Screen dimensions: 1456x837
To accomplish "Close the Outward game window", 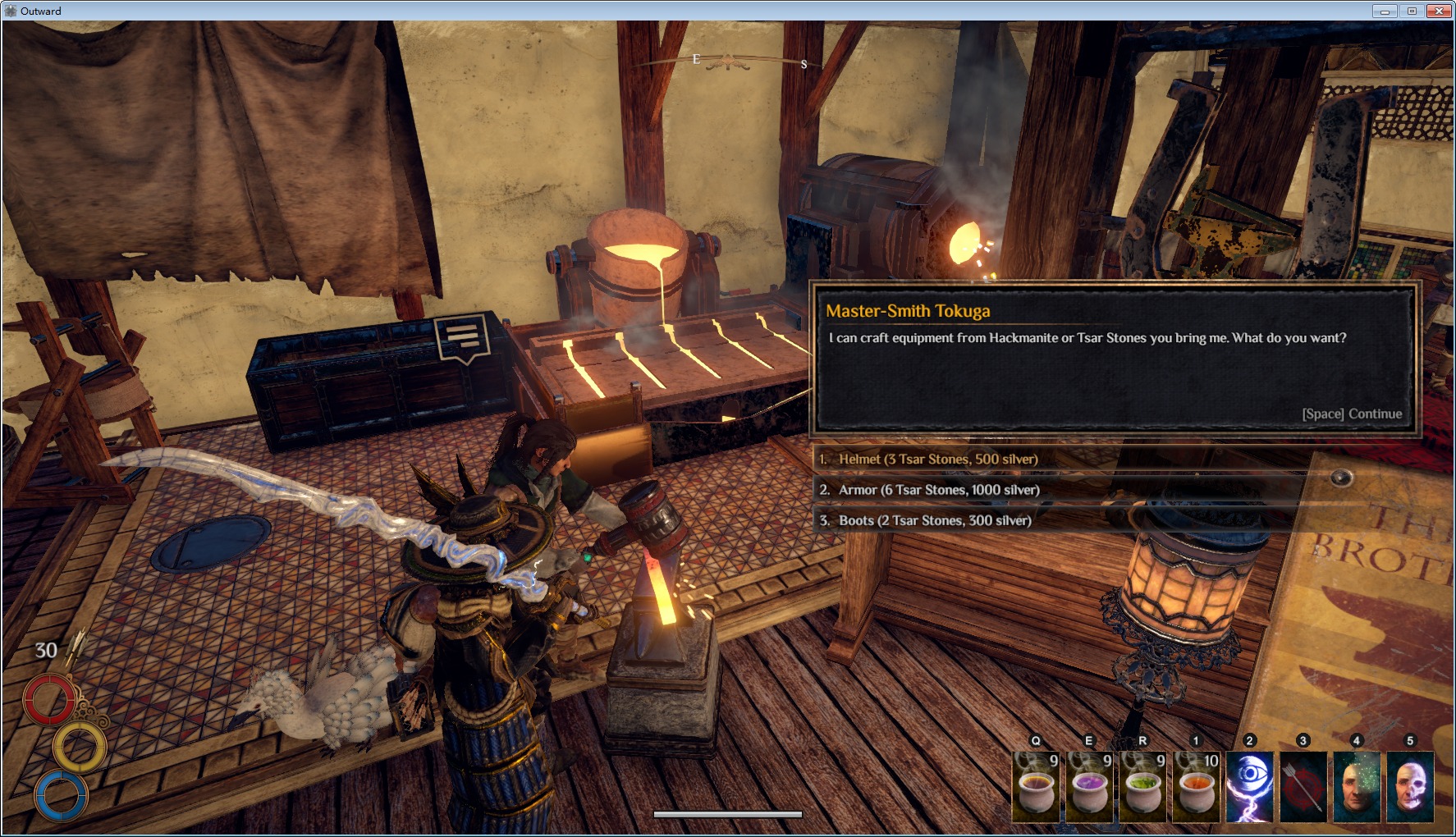I will (x=1439, y=11).
